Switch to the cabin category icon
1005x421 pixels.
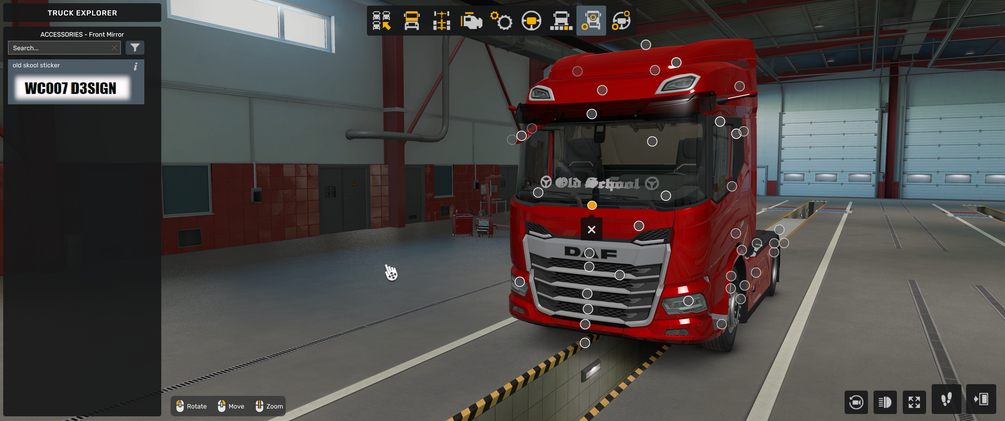click(411, 21)
